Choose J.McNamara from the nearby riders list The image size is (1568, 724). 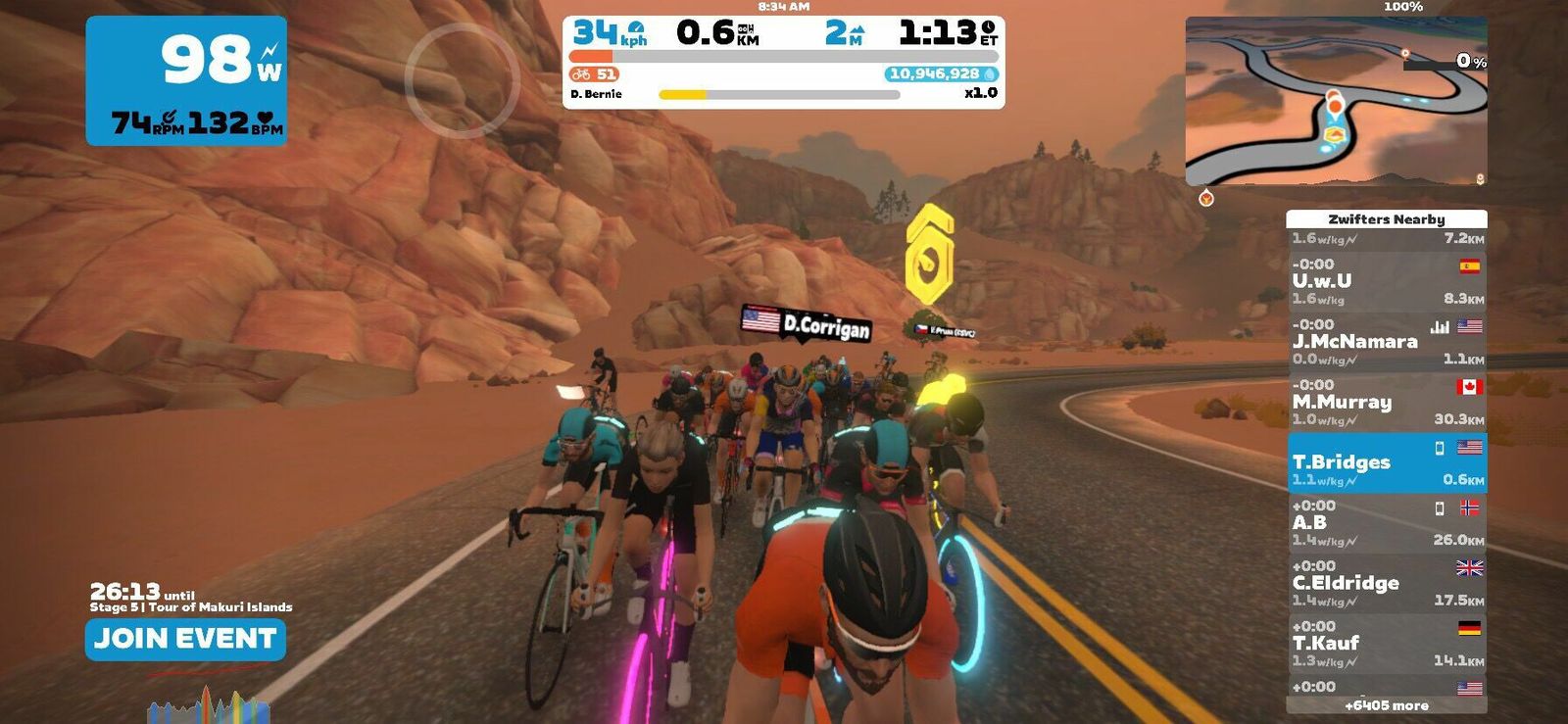click(1386, 342)
